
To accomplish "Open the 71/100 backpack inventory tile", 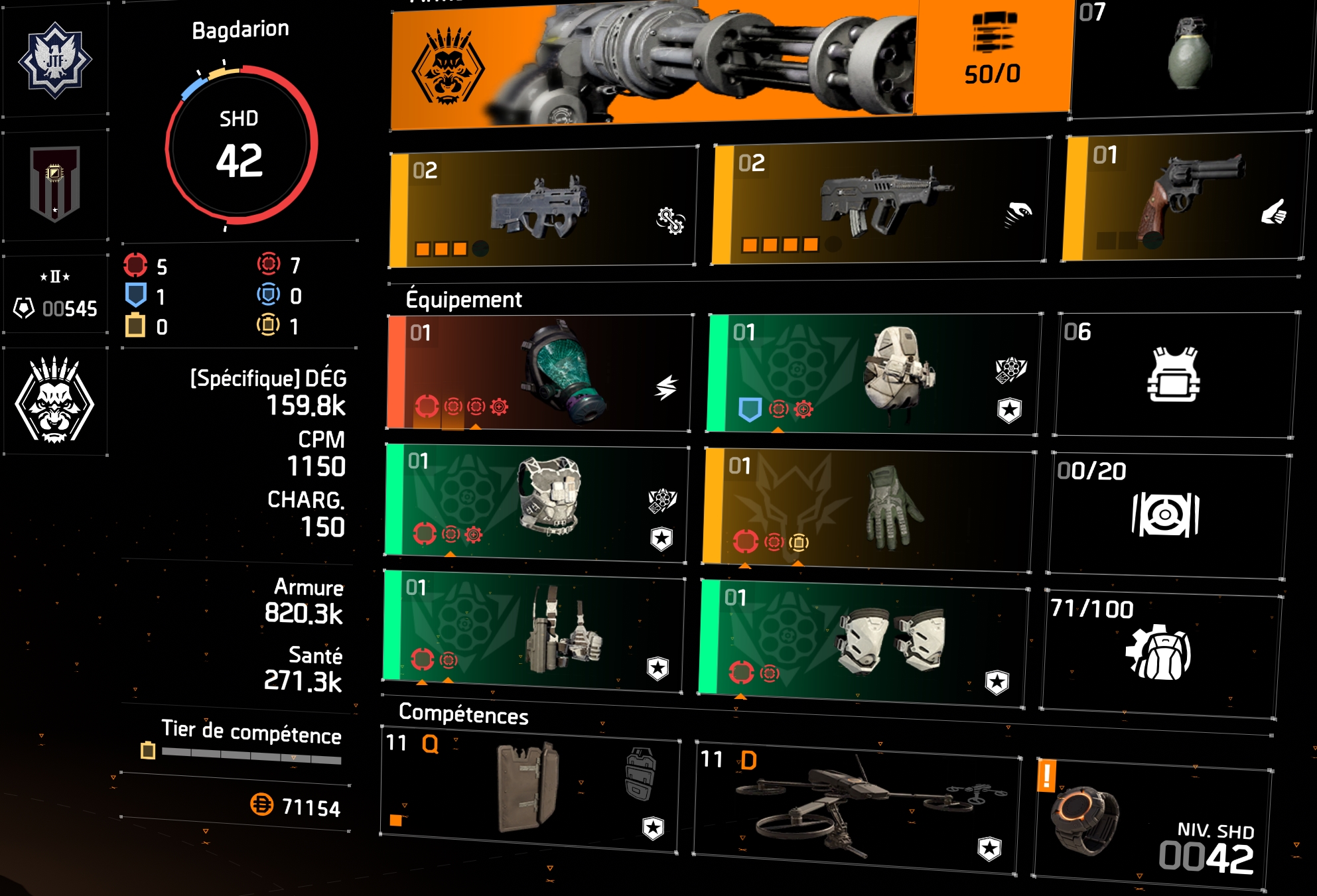I will pyautogui.click(x=1158, y=651).
